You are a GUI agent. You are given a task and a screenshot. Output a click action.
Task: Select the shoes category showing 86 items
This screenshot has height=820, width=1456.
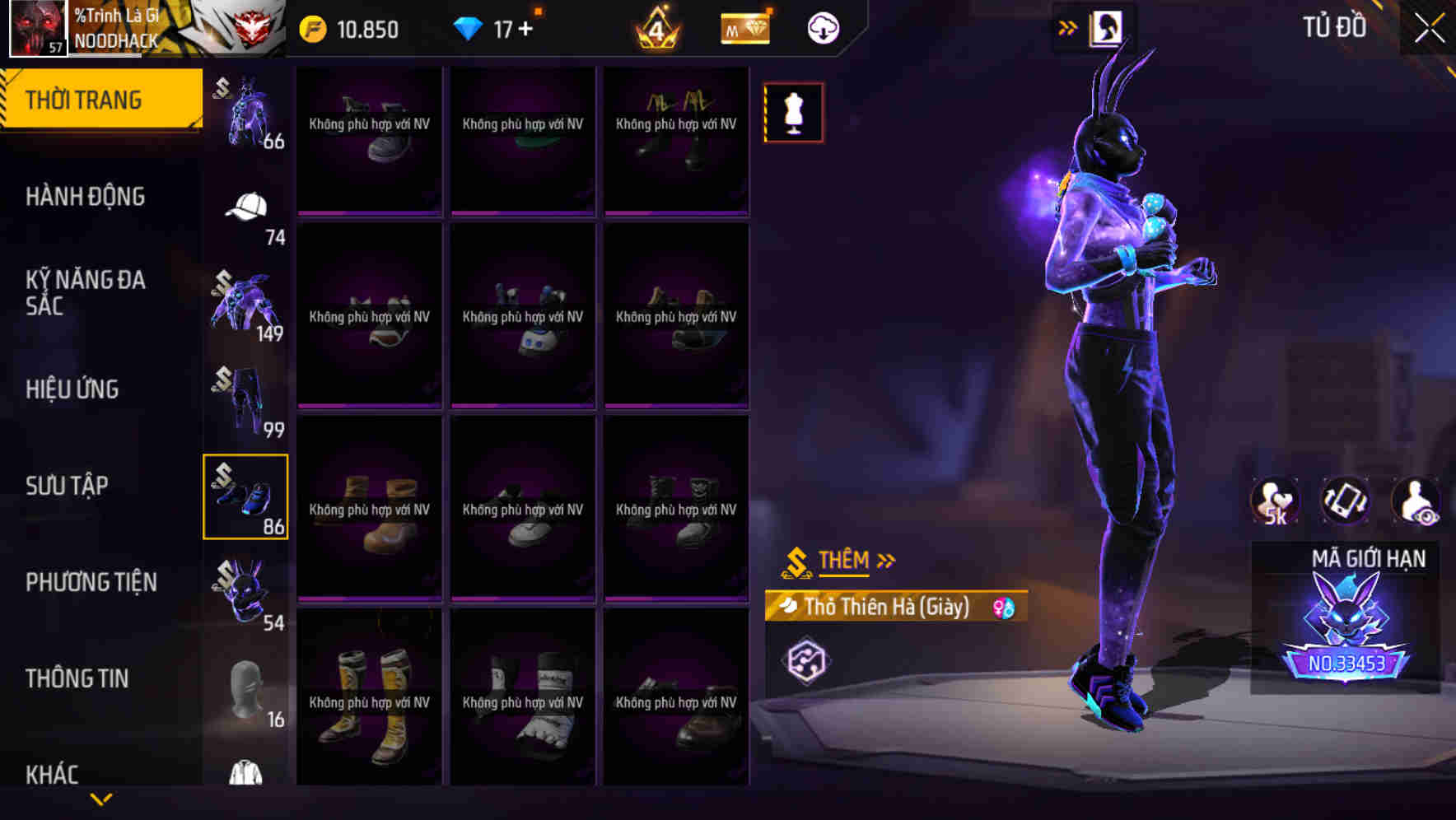245,496
